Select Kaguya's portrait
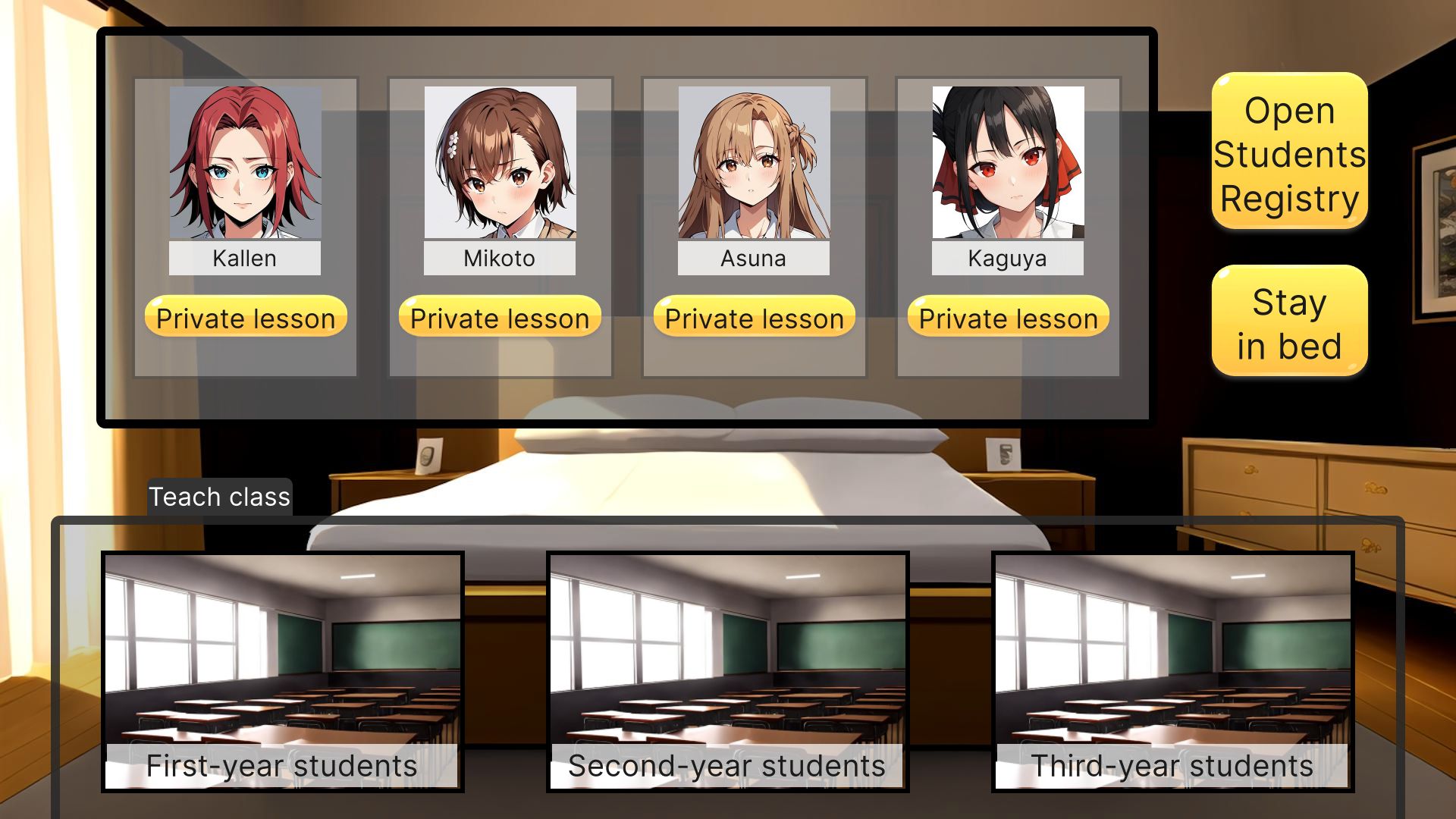 tap(1006, 163)
